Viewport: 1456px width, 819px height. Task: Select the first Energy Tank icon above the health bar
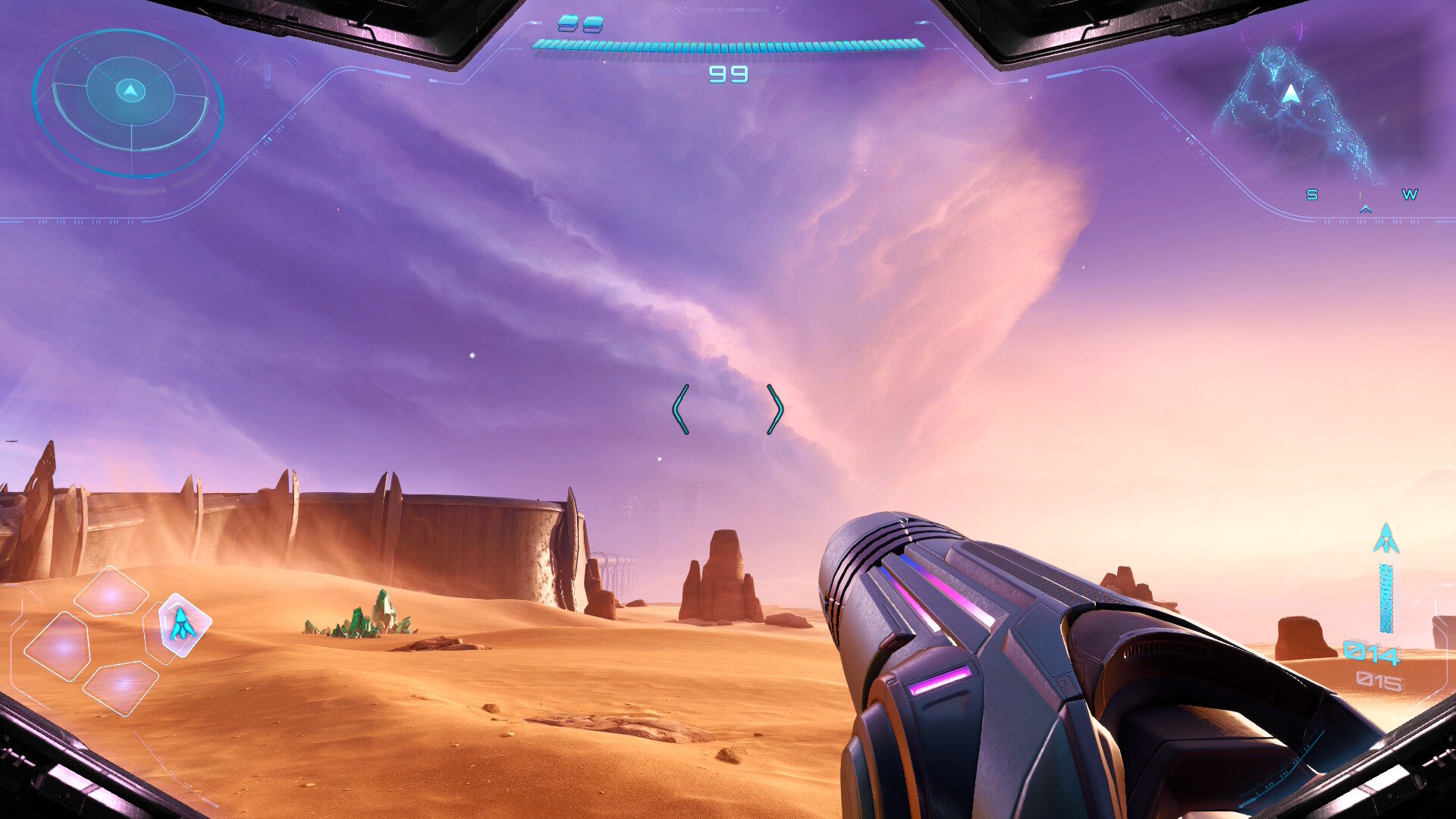click(x=568, y=24)
